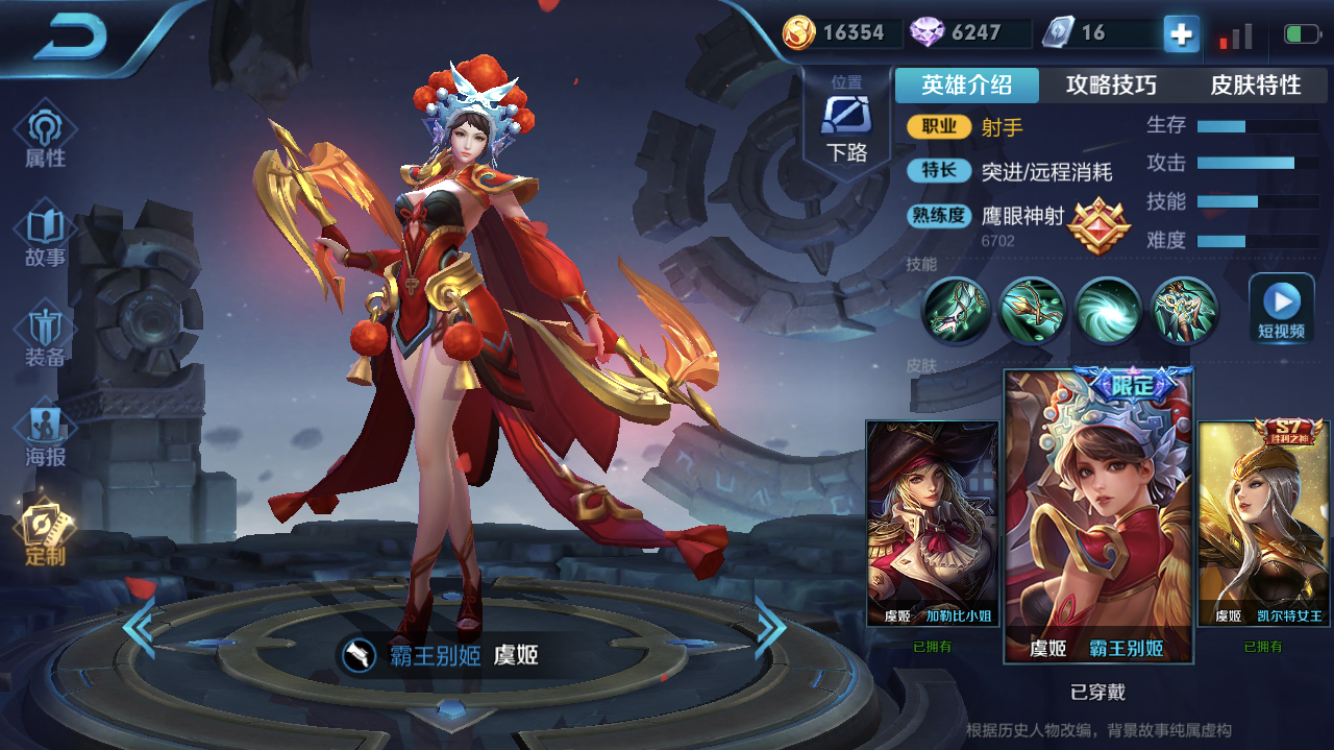Image resolution: width=1334 pixels, height=750 pixels.
Task: Switch to the 英雄介绍 tab
Action: [966, 85]
